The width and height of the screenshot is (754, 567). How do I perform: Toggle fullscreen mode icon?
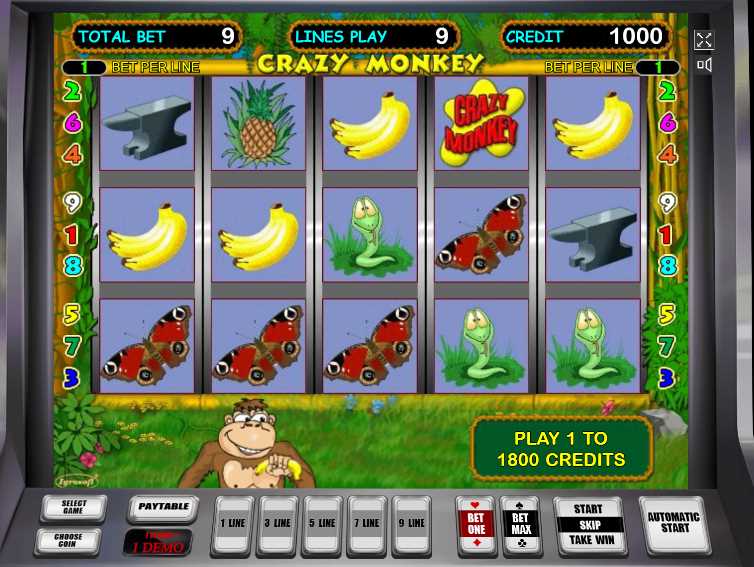[x=704, y=40]
